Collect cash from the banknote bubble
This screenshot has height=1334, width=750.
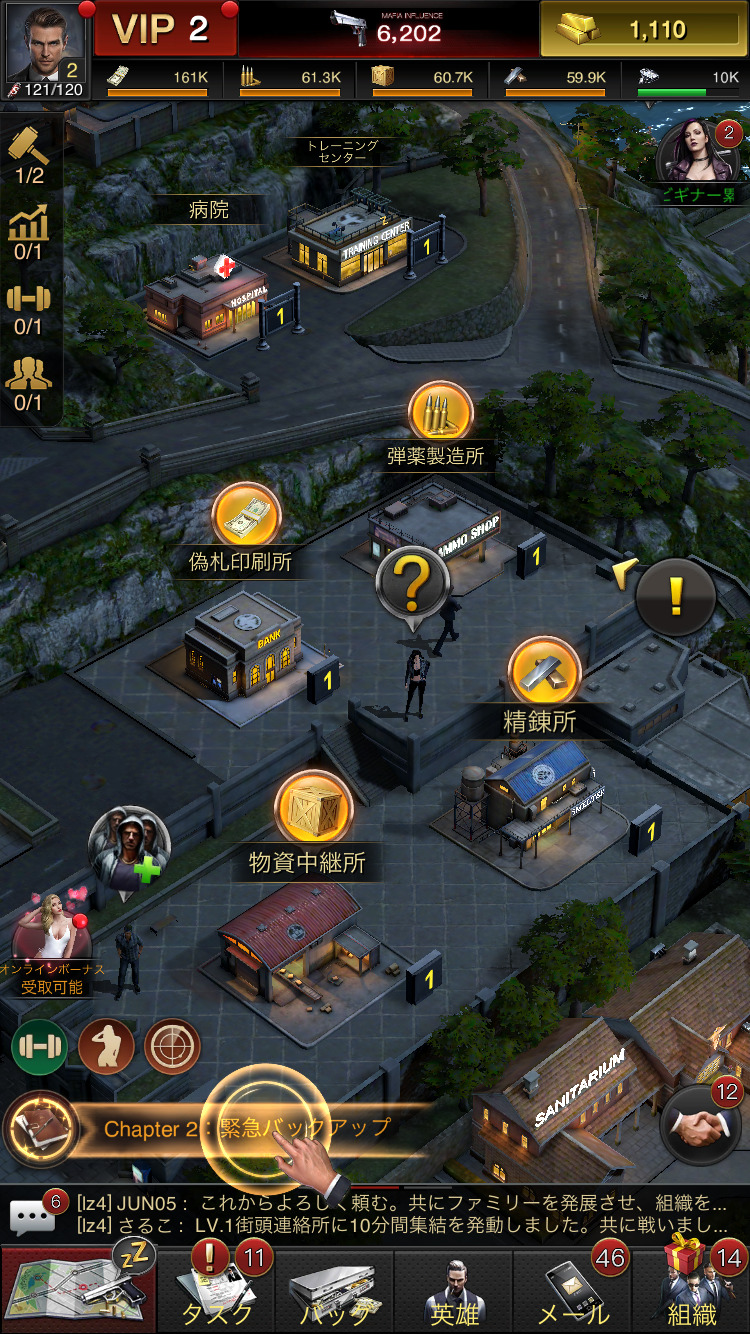[246, 517]
